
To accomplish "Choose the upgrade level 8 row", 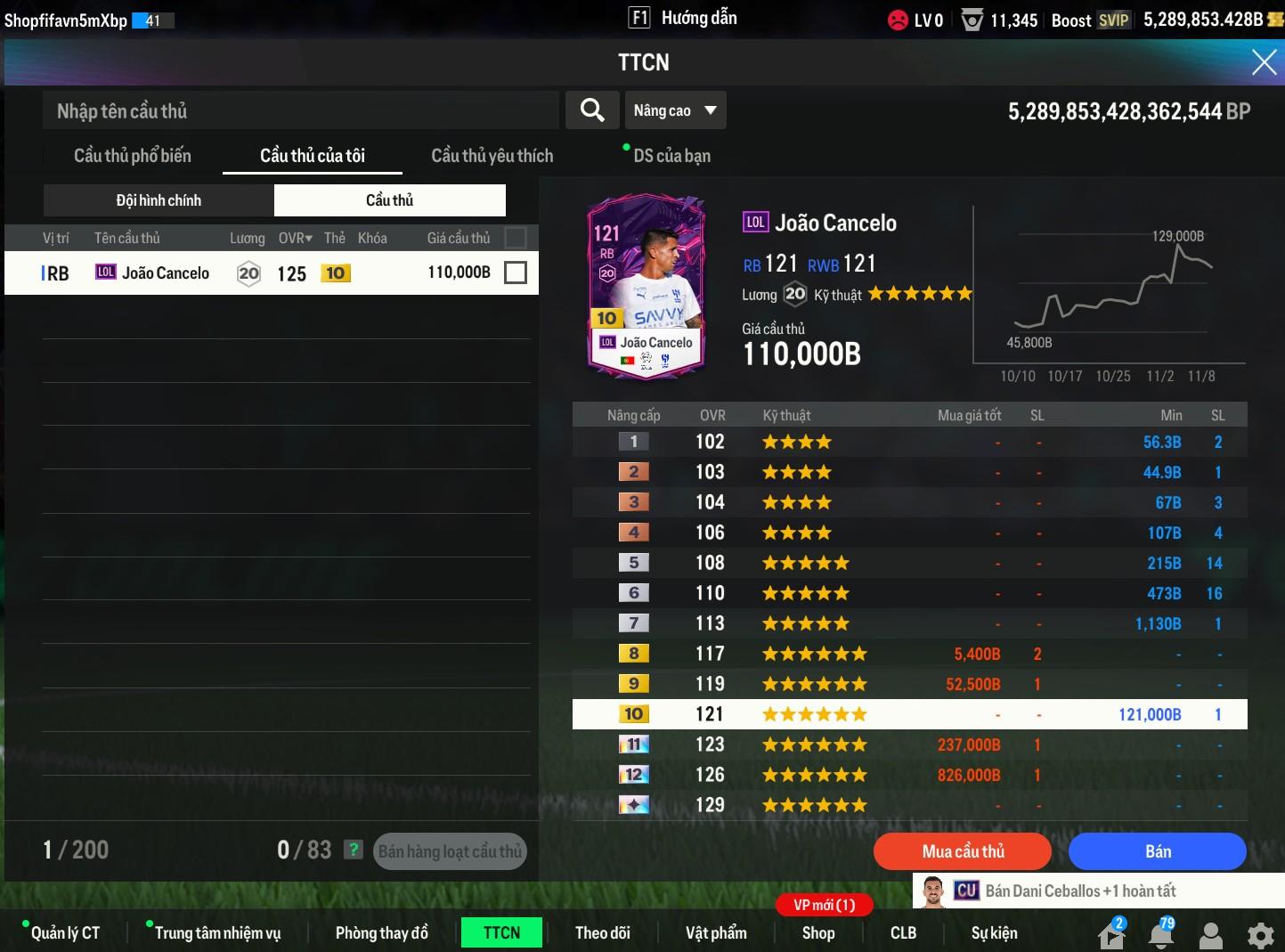I will (908, 654).
